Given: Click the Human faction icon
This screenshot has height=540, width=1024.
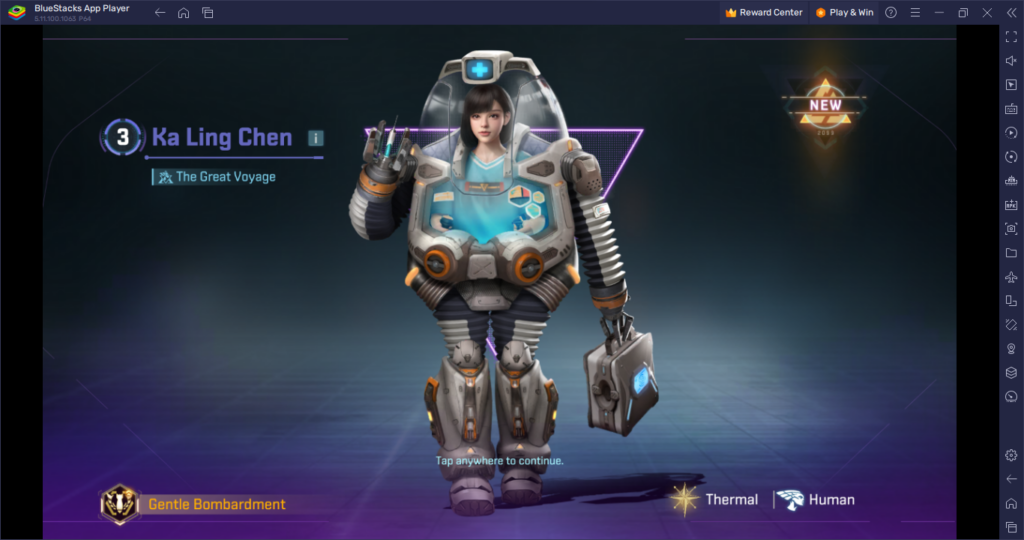Looking at the screenshot, I should [x=789, y=499].
